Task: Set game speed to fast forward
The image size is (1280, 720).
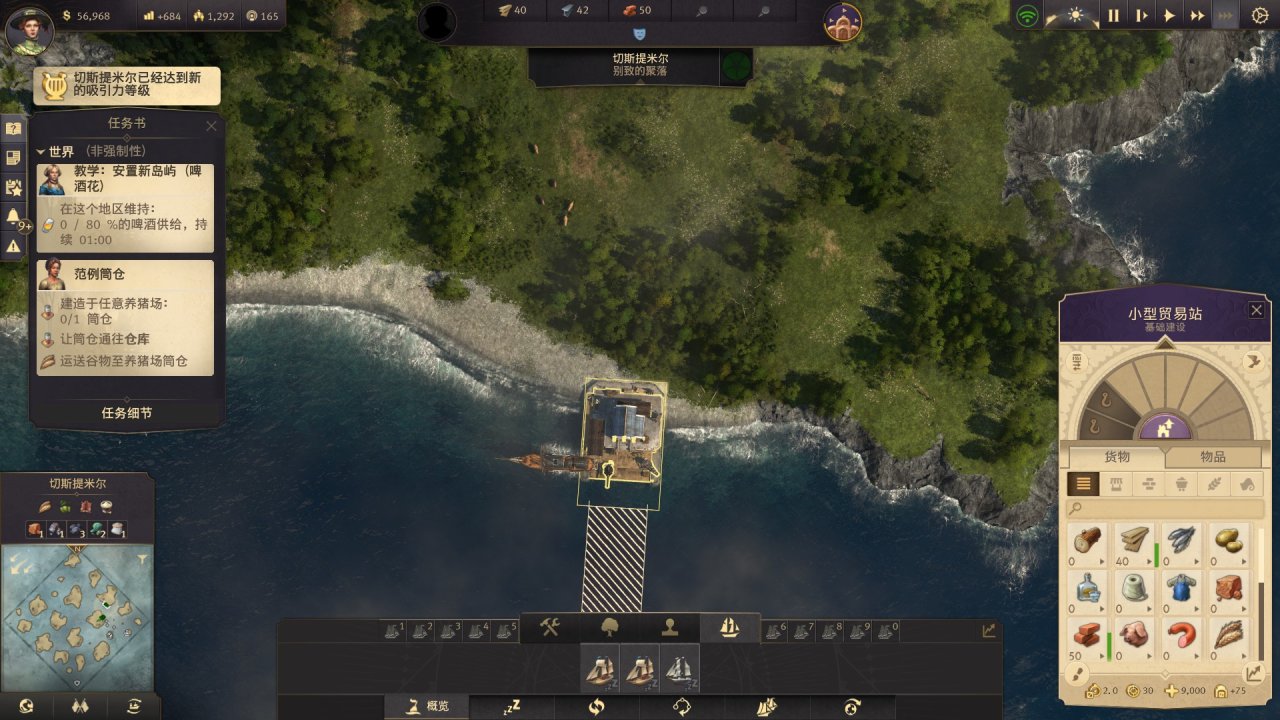Action: pos(1196,16)
